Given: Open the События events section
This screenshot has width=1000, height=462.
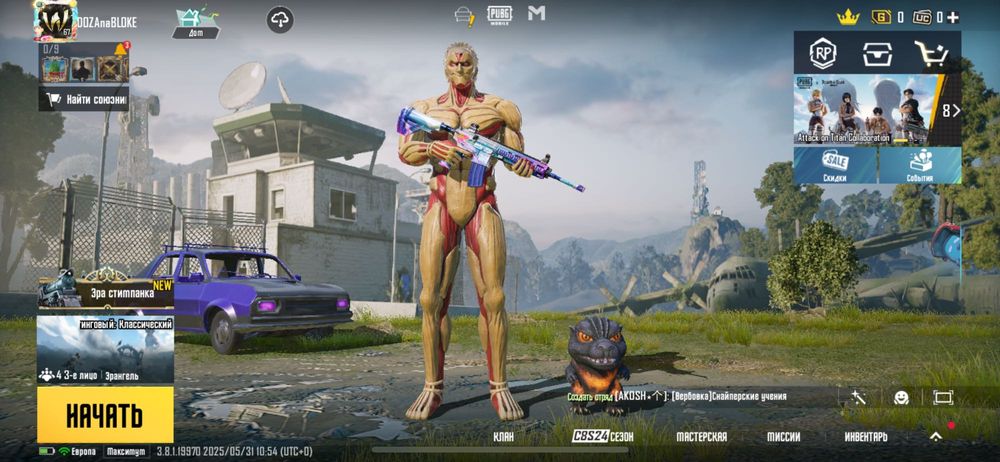Looking at the screenshot, I should point(921,166).
